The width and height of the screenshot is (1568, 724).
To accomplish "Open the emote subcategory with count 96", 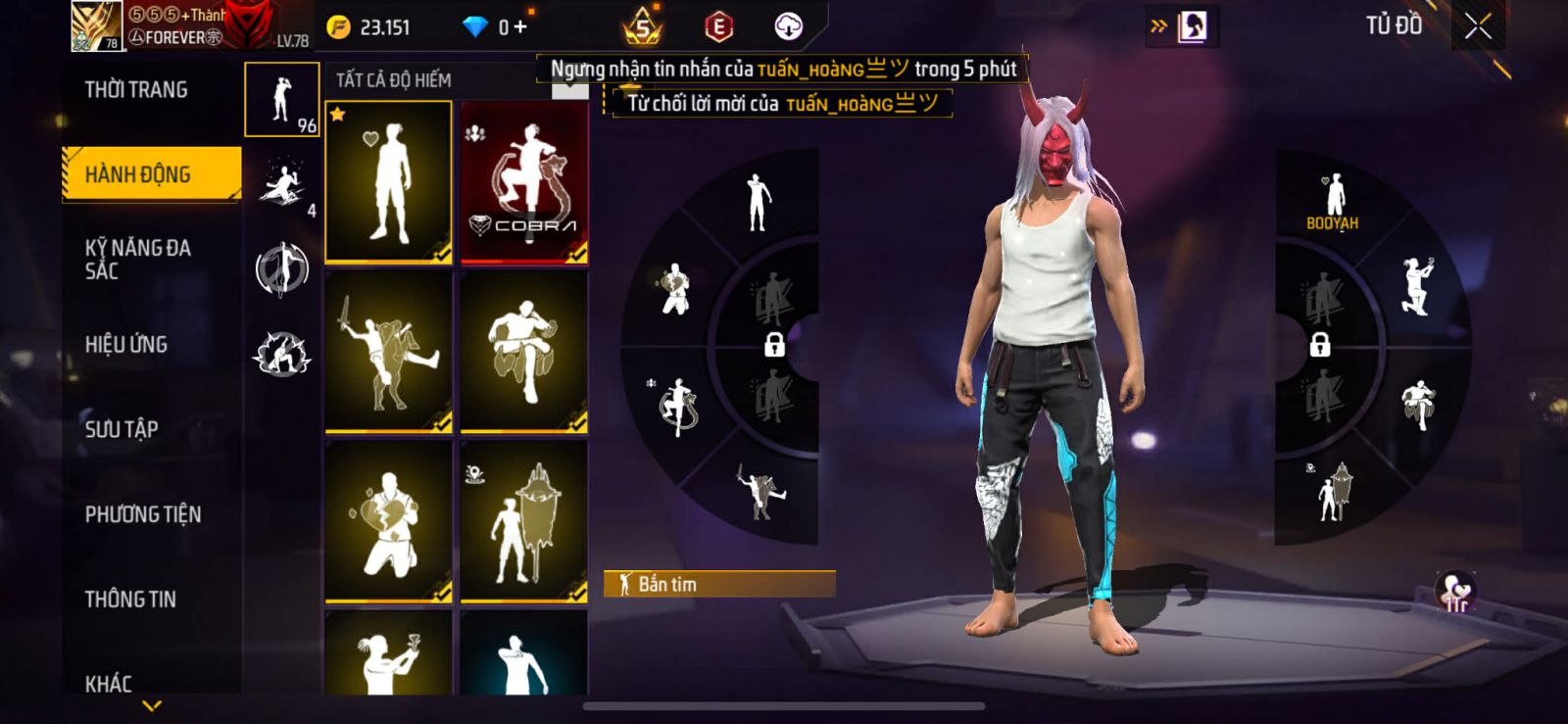I will [282, 100].
